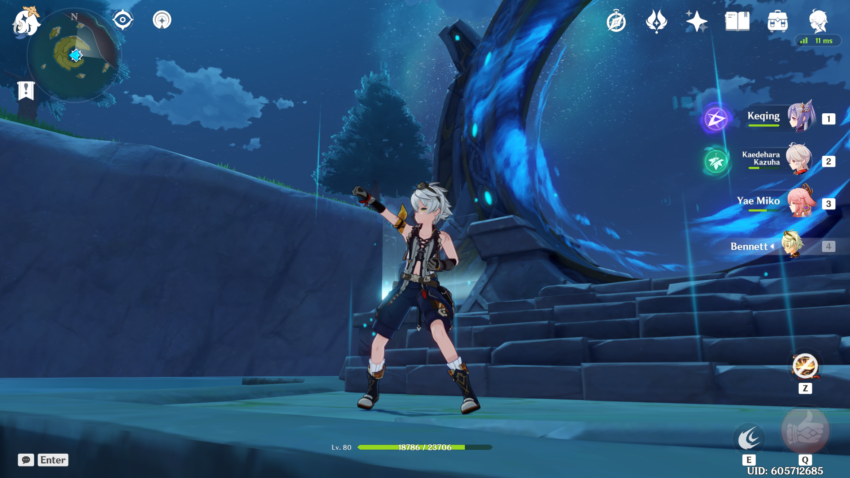Click the round signal icon beside the minimap

pyautogui.click(x=161, y=20)
